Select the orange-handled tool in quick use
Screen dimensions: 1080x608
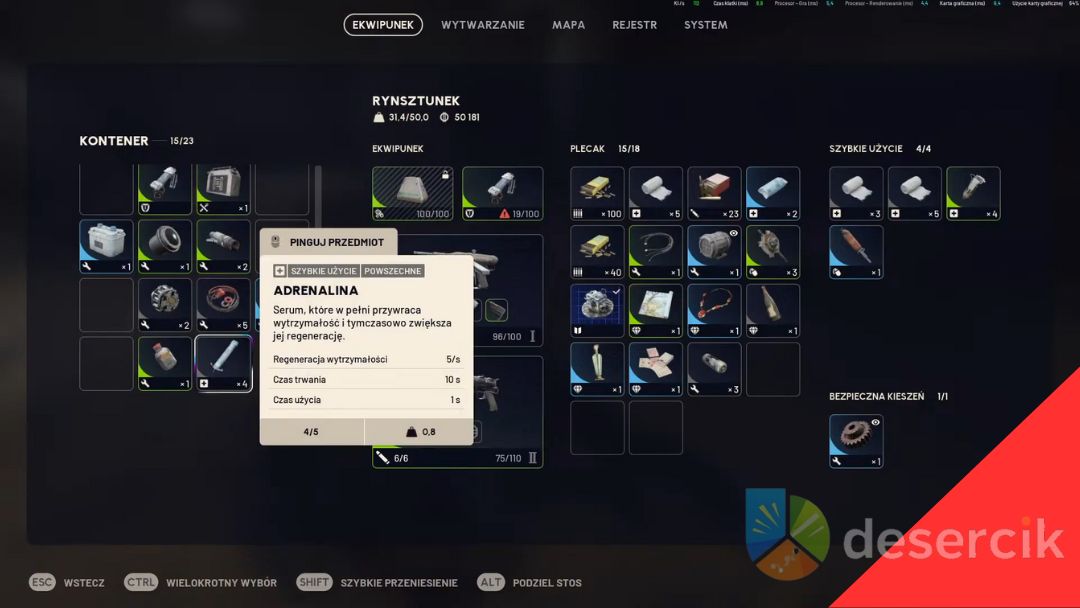point(856,252)
